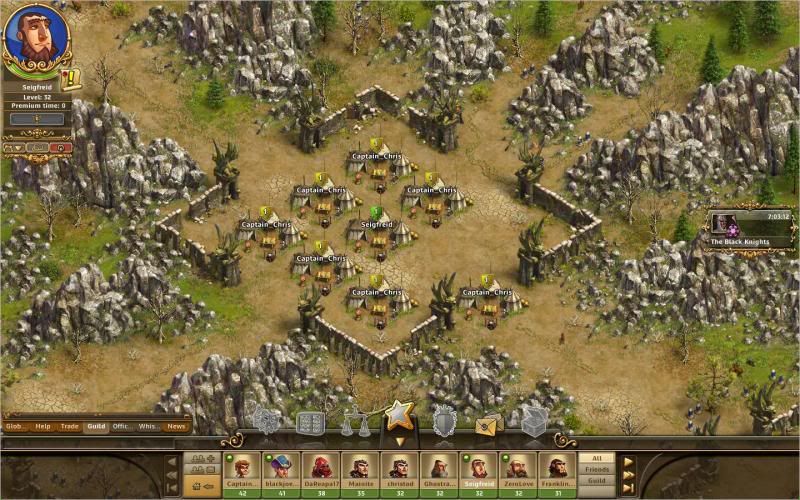The width and height of the screenshot is (800, 500).
Task: Select ZeroLove's avatar in friends bar
Action: pyautogui.click(x=517, y=471)
